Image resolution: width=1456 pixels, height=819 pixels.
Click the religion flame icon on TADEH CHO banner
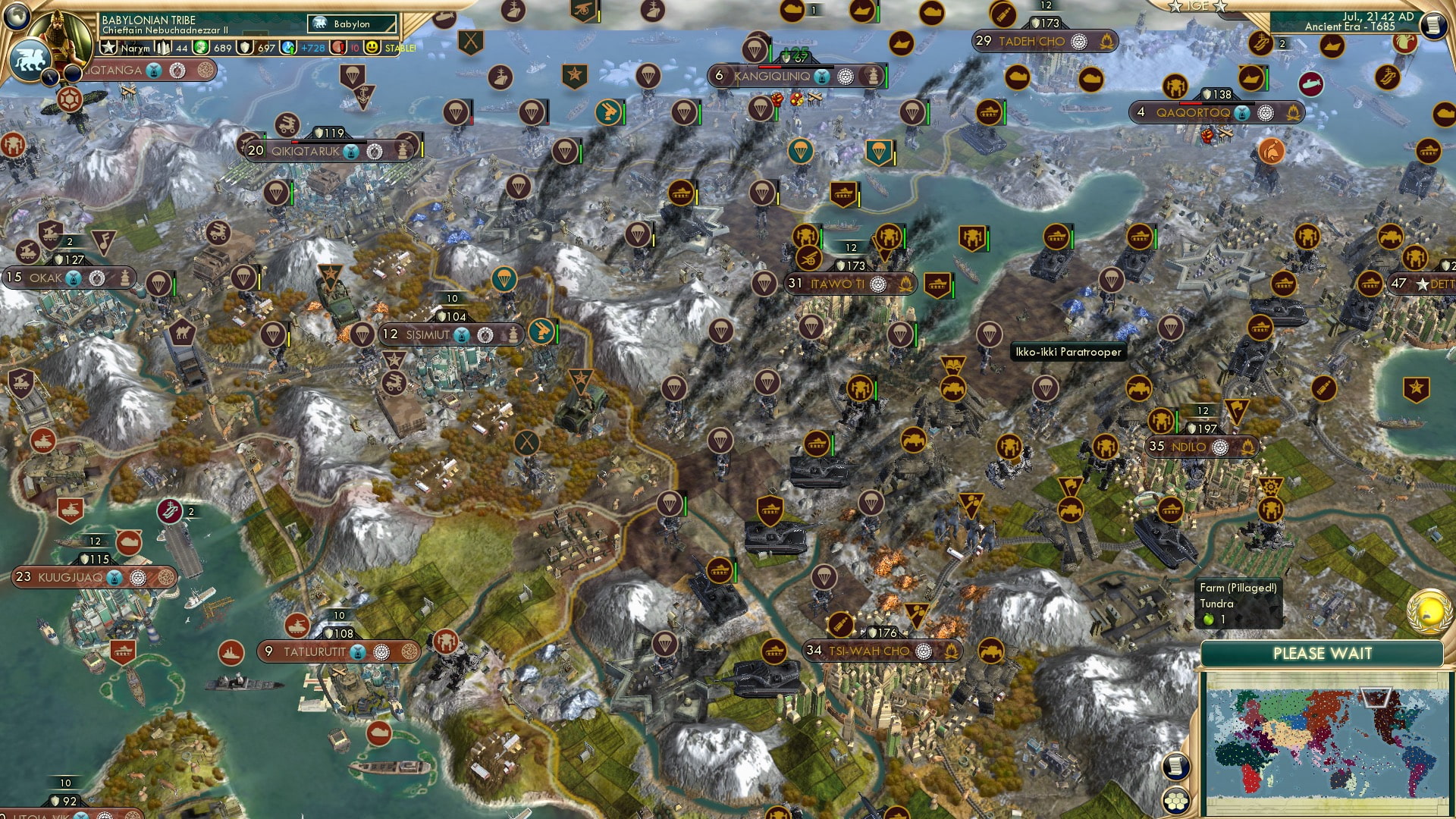tap(1106, 42)
